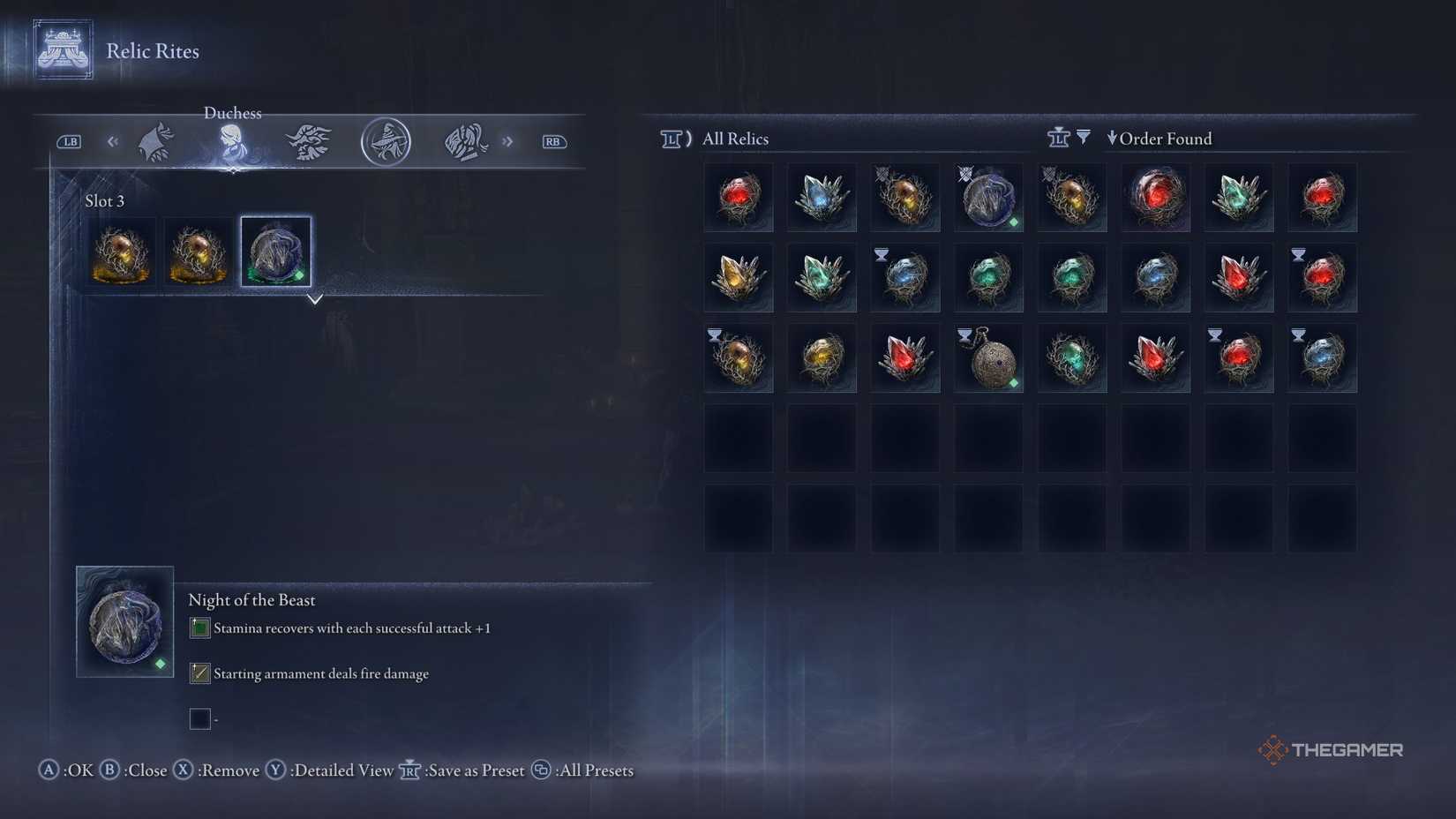This screenshot has height=819, width=1456.
Task: Select the pocket watch relic in the grid
Action: click(987, 358)
